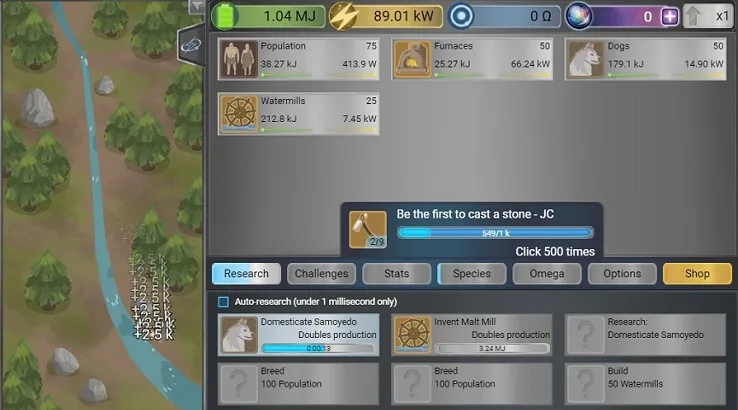Click the purple plus button

pyautogui.click(x=669, y=16)
